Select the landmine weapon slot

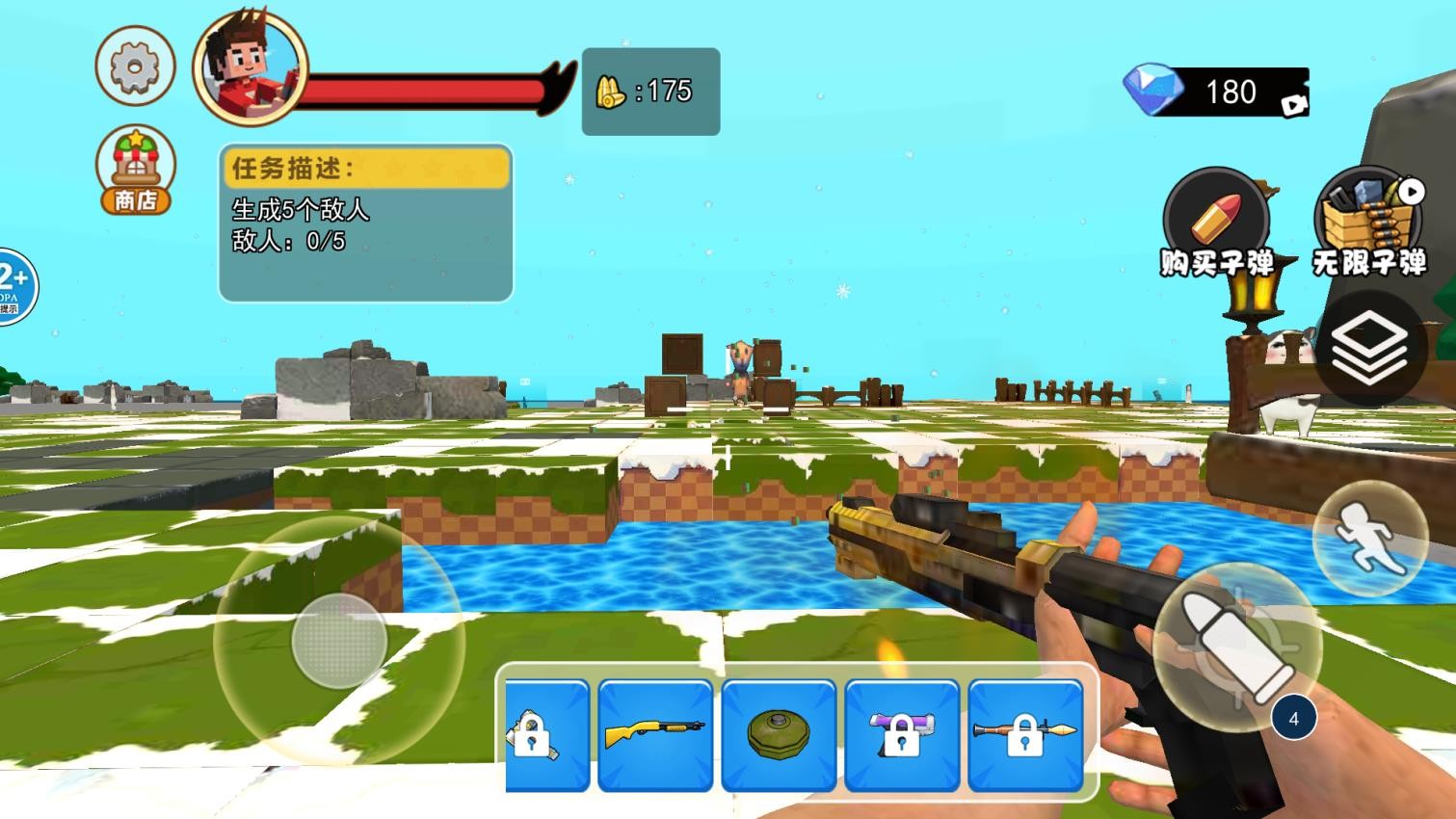[x=779, y=734]
